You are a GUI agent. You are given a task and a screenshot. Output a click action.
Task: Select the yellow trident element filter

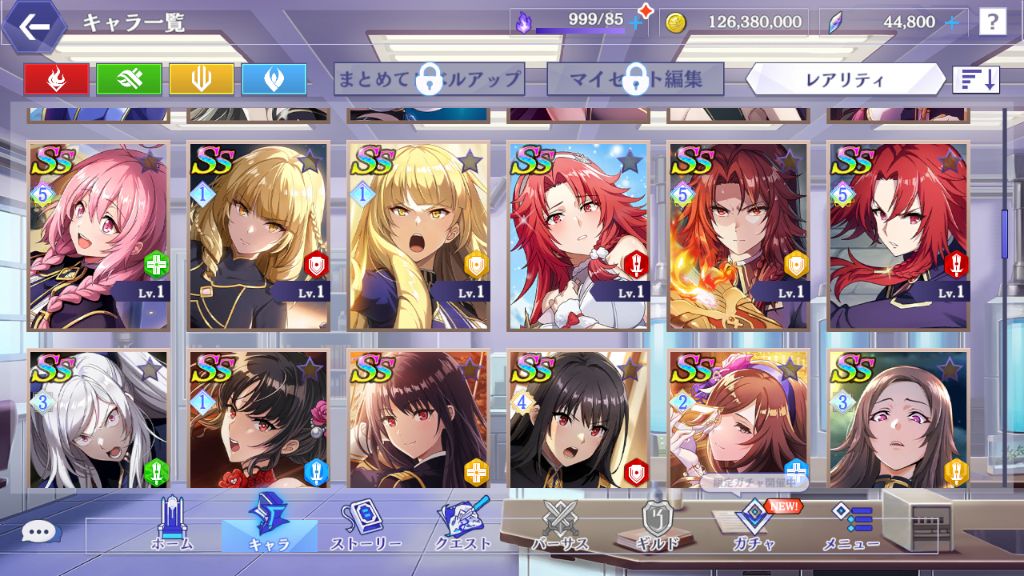click(201, 79)
